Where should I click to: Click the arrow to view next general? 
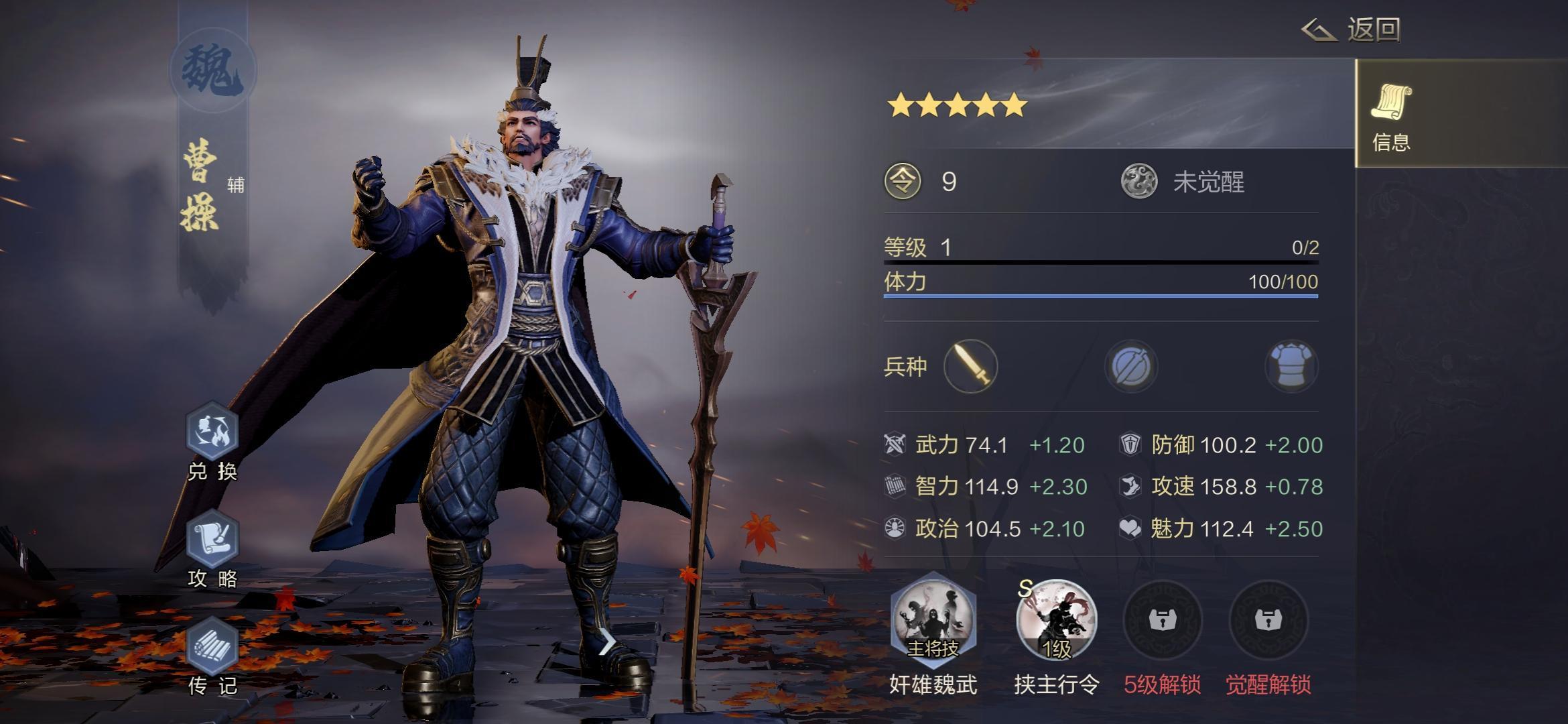[x=606, y=644]
